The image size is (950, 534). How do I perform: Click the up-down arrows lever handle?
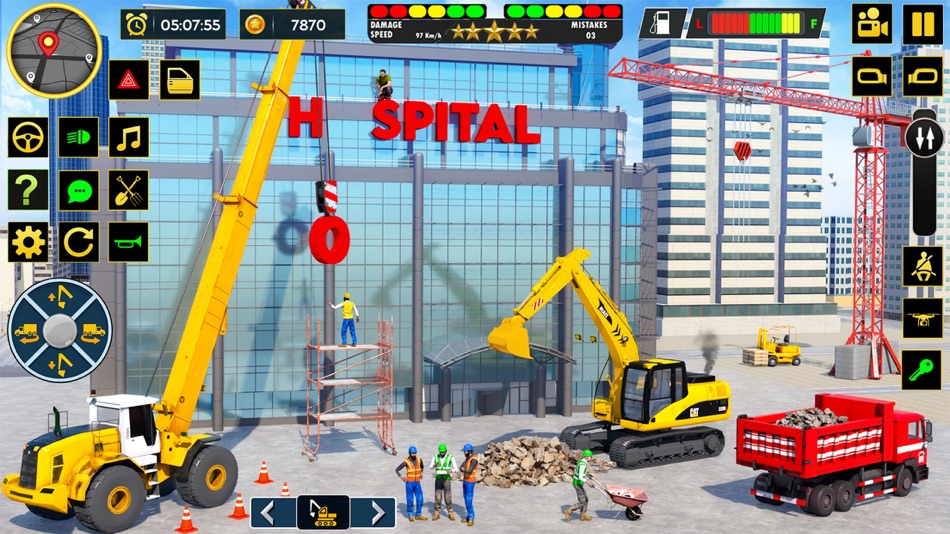point(923,135)
